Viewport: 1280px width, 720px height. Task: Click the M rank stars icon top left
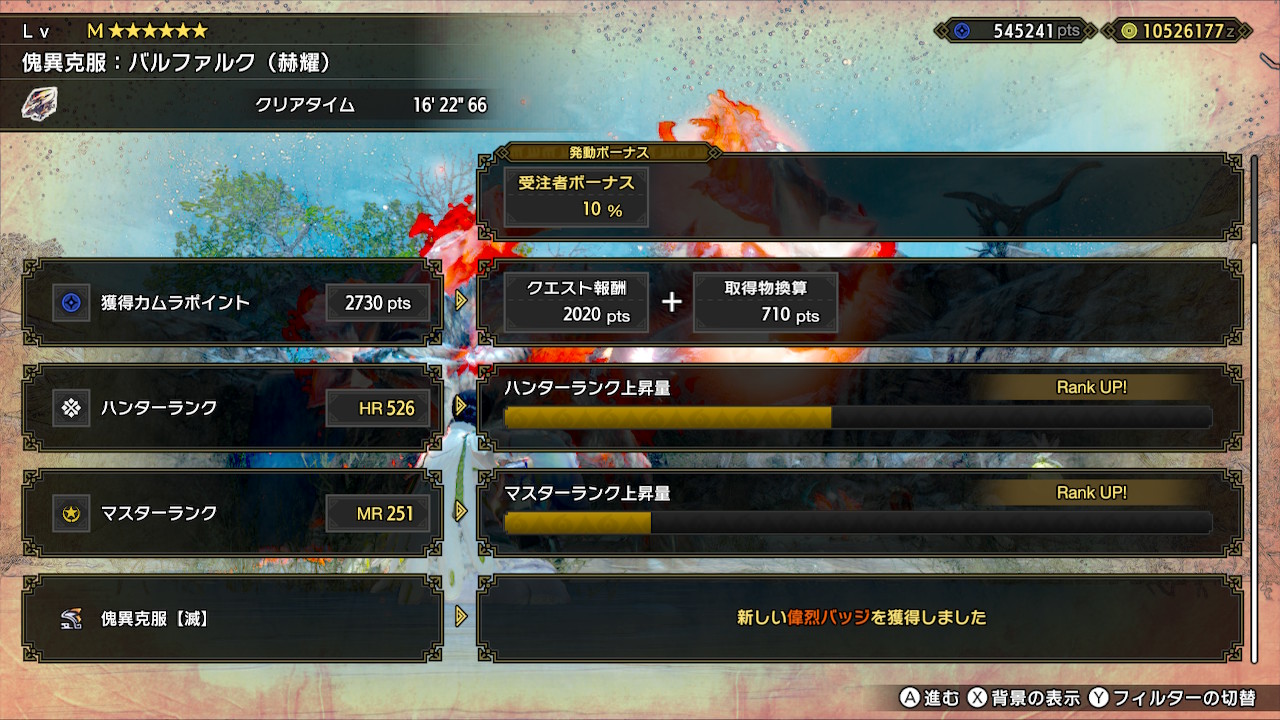click(x=148, y=31)
